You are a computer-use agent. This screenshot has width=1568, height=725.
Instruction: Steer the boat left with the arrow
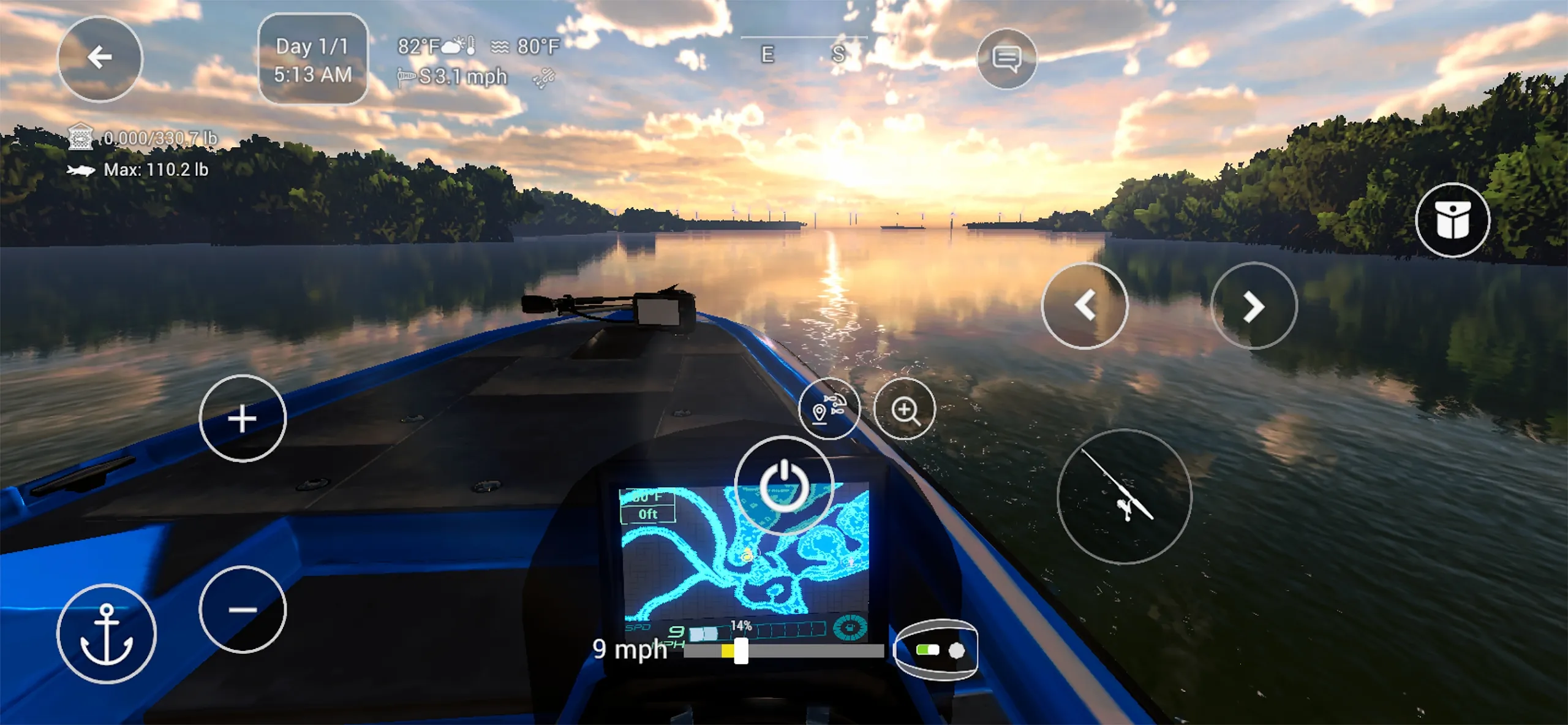tap(1087, 308)
